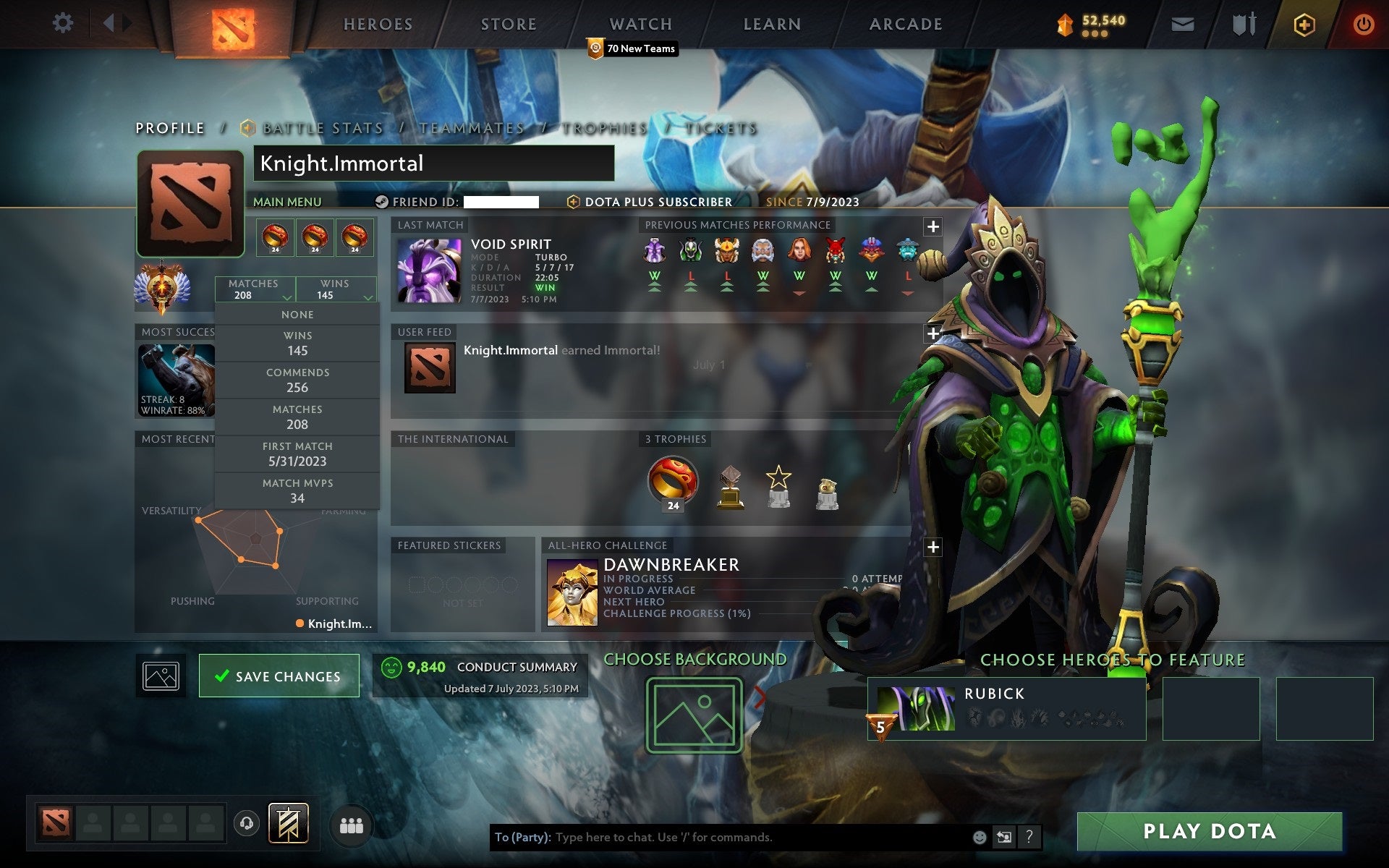Open the Matches stat dropdown
The image size is (1389, 868).
tap(255, 289)
